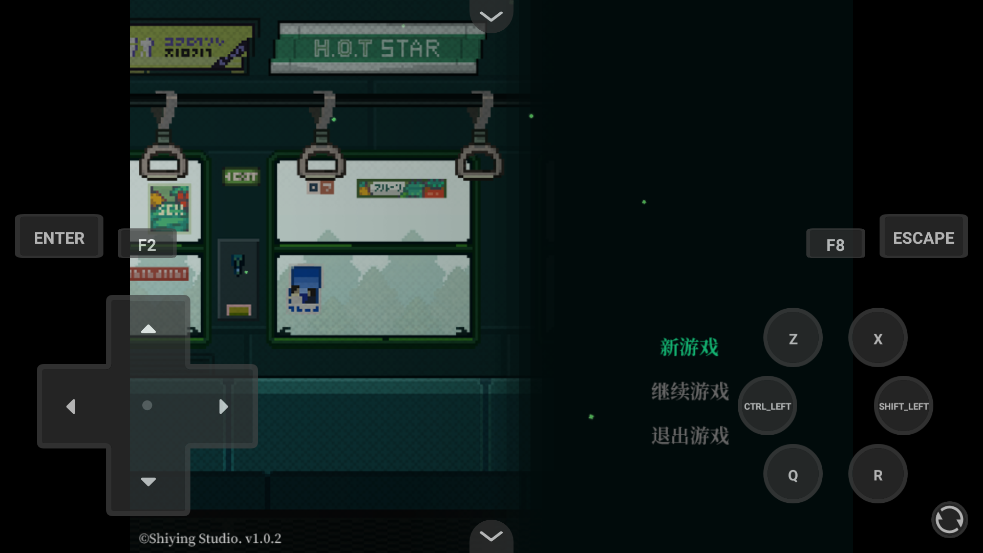Tap the d-pad up arrow
This screenshot has height=553, width=983.
148,329
